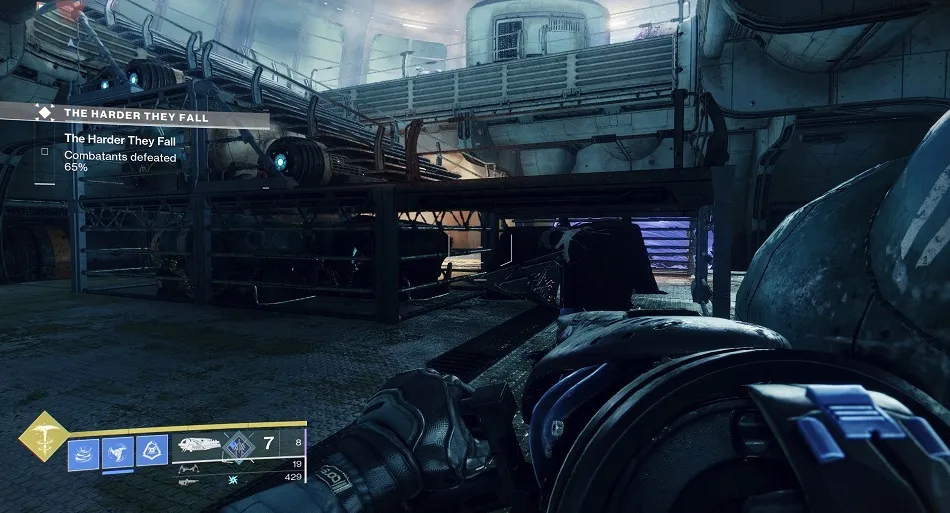
Task: Use the swirling class ability icon
Action: coord(83,452)
